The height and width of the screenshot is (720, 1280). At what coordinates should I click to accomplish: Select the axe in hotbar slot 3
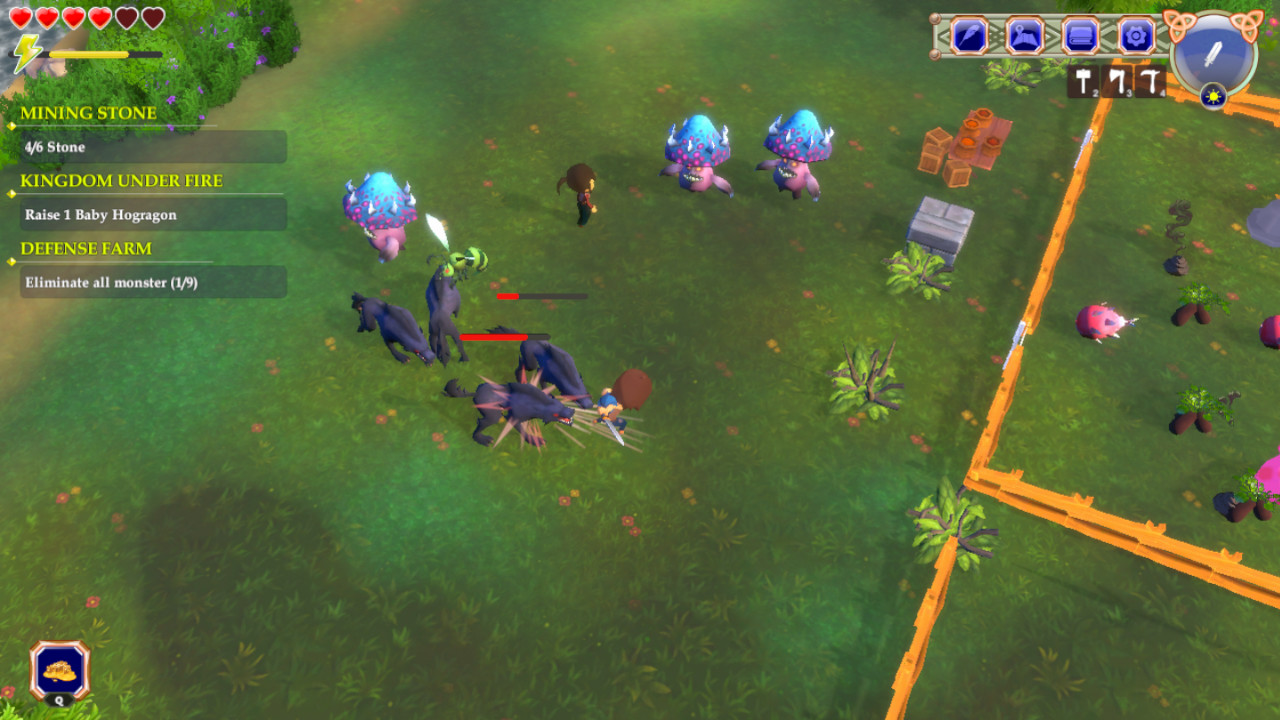tap(1116, 79)
